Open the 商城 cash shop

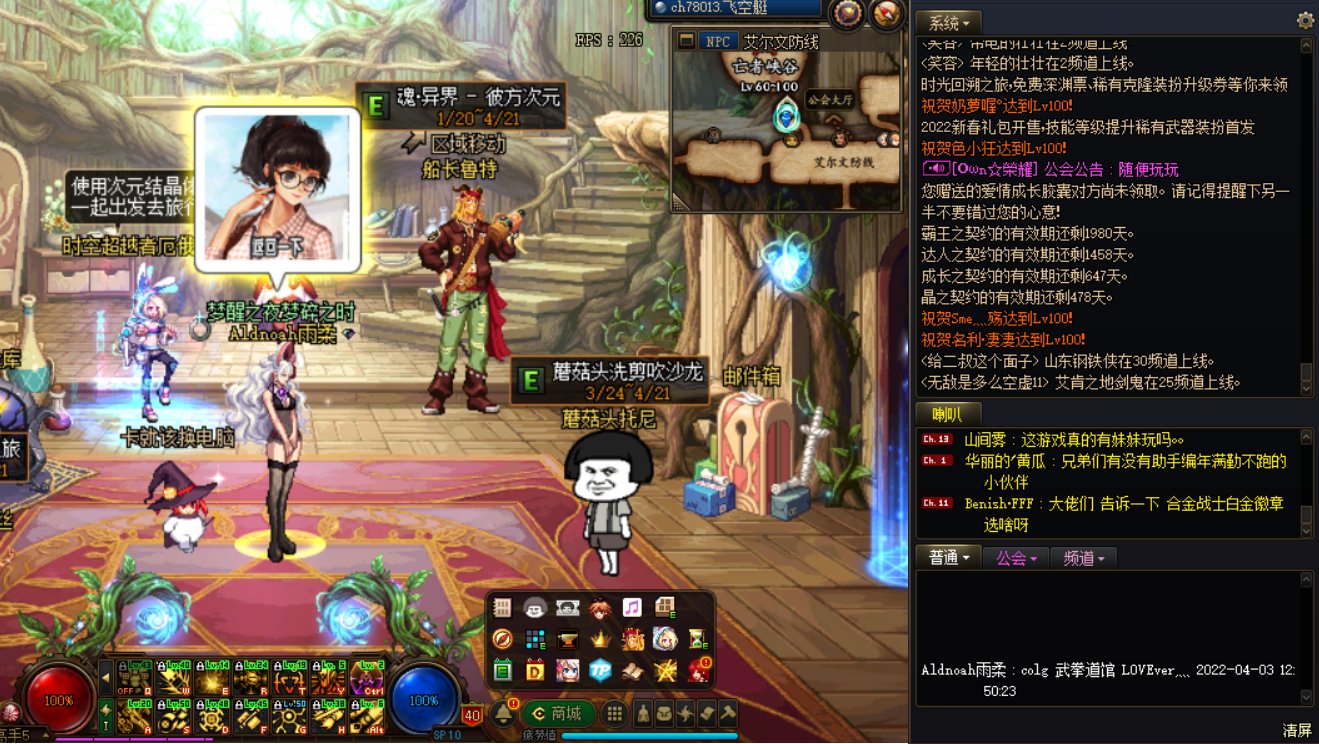point(559,714)
